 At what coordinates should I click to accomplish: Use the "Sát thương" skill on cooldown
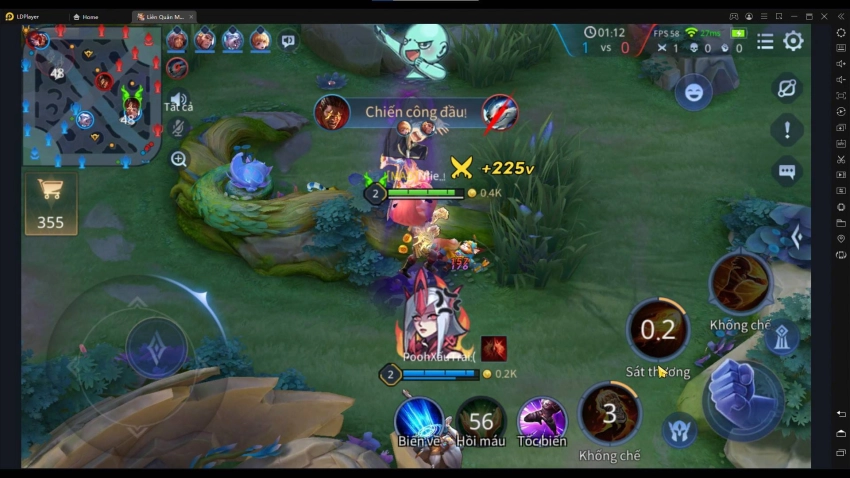pyautogui.click(x=658, y=330)
